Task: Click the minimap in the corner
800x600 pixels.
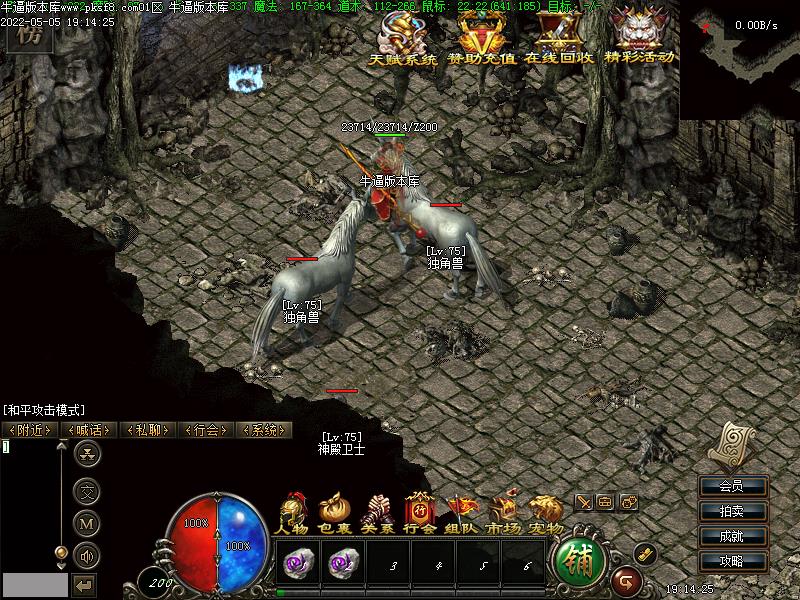Action: [x=740, y=60]
